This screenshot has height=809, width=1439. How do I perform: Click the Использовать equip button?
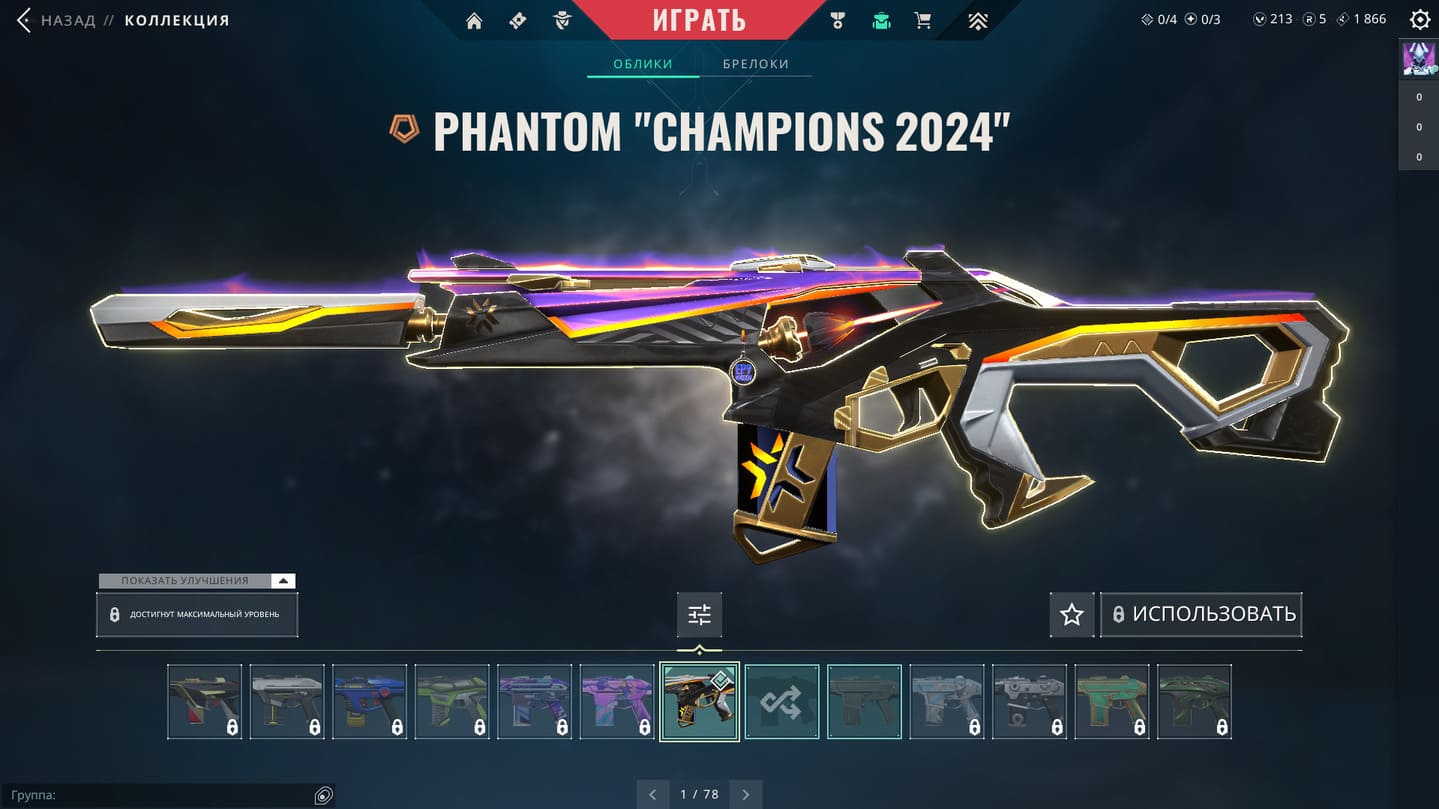[1202, 614]
